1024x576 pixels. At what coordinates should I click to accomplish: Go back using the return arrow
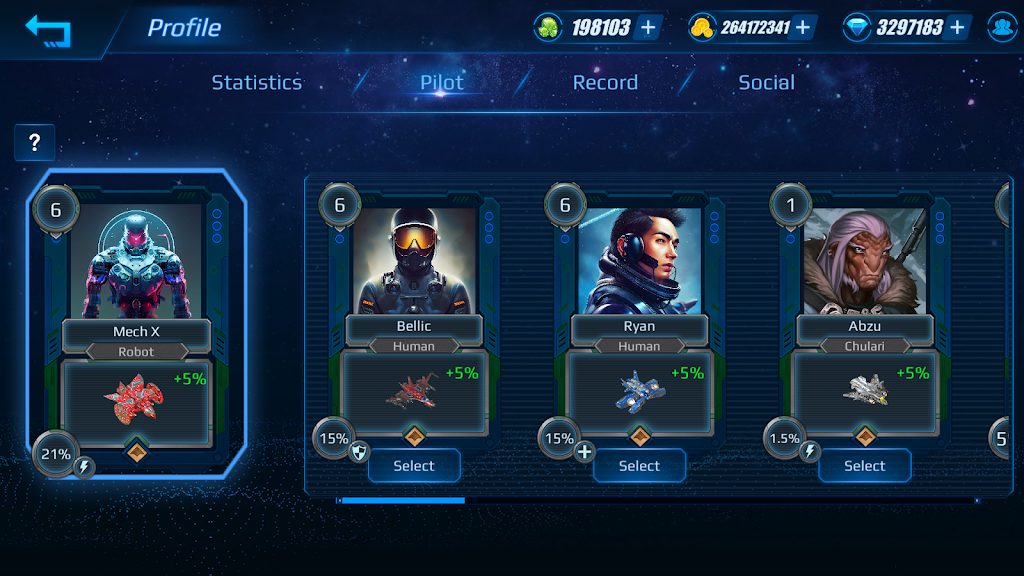[48, 30]
